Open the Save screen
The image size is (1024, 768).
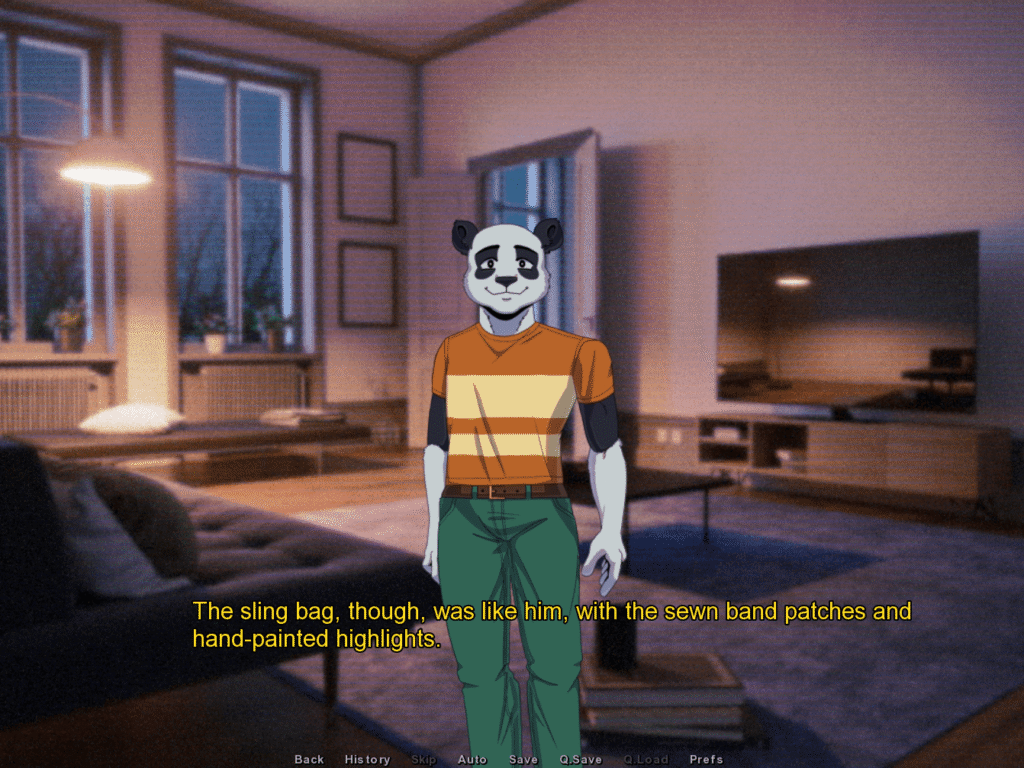pyautogui.click(x=523, y=760)
